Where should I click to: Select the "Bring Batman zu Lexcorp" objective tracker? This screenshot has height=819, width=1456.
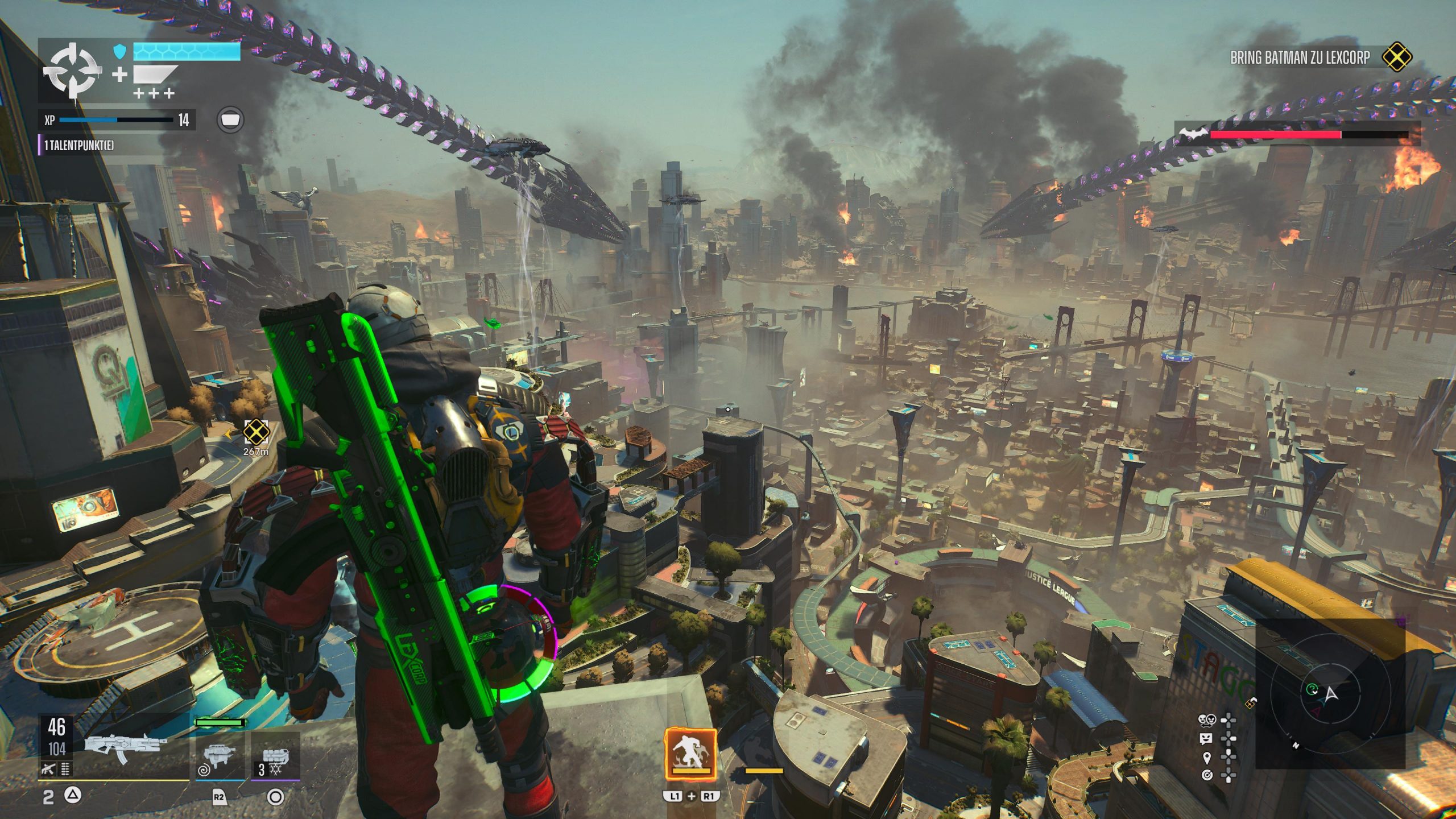click(1300, 57)
